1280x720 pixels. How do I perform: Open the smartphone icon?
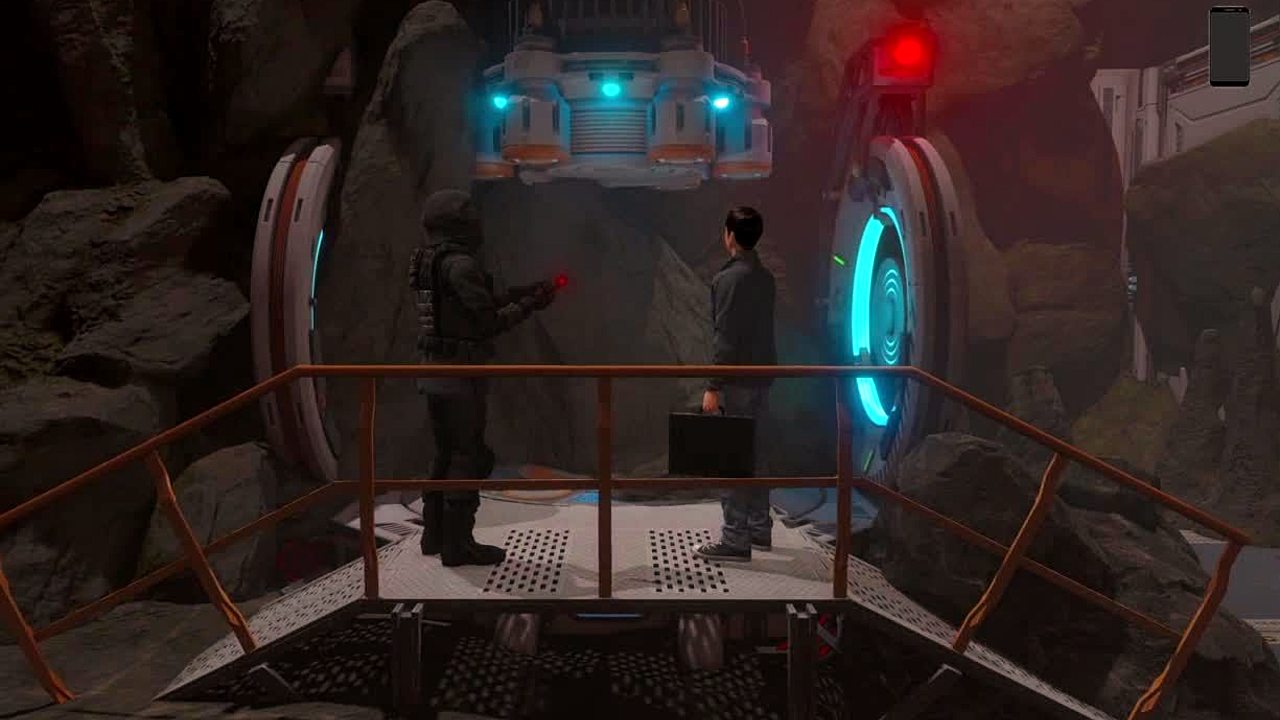pyautogui.click(x=1229, y=46)
